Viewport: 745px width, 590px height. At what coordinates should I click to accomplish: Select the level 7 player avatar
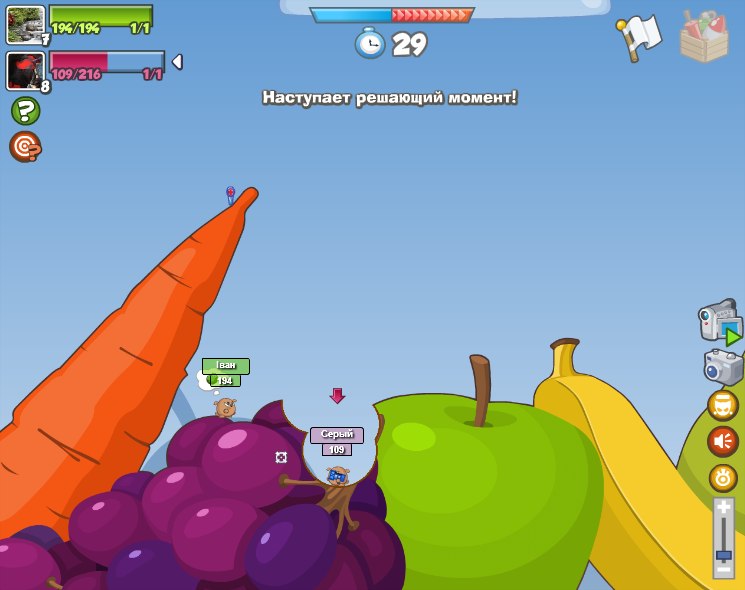click(25, 24)
